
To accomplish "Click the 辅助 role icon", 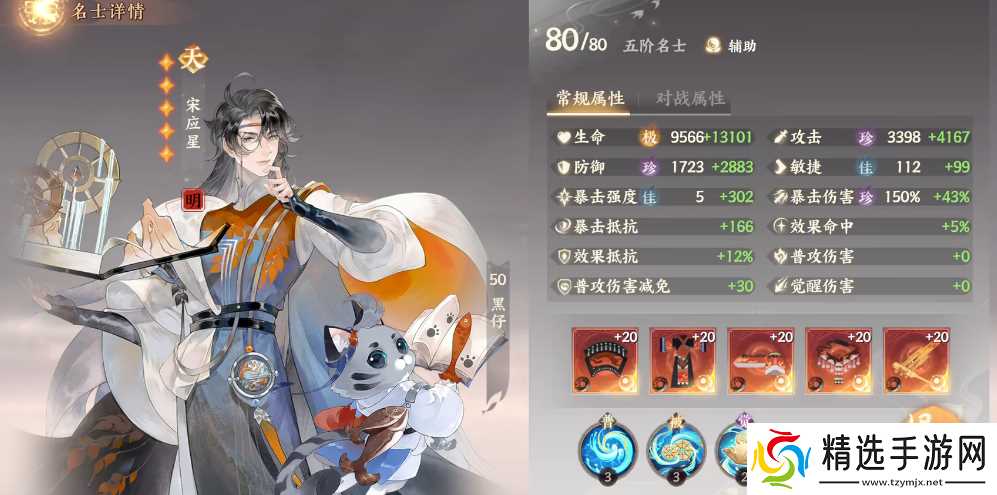I will tap(715, 45).
